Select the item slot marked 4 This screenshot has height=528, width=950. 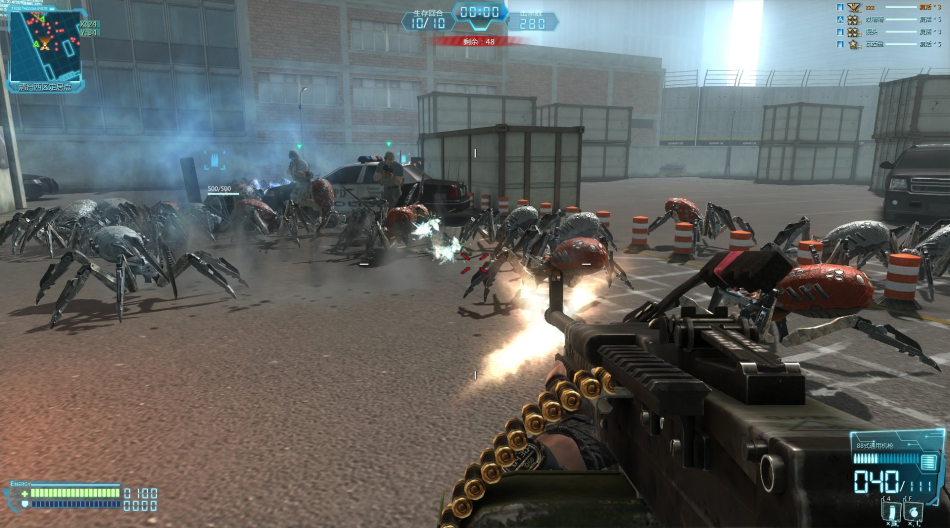[x=891, y=512]
